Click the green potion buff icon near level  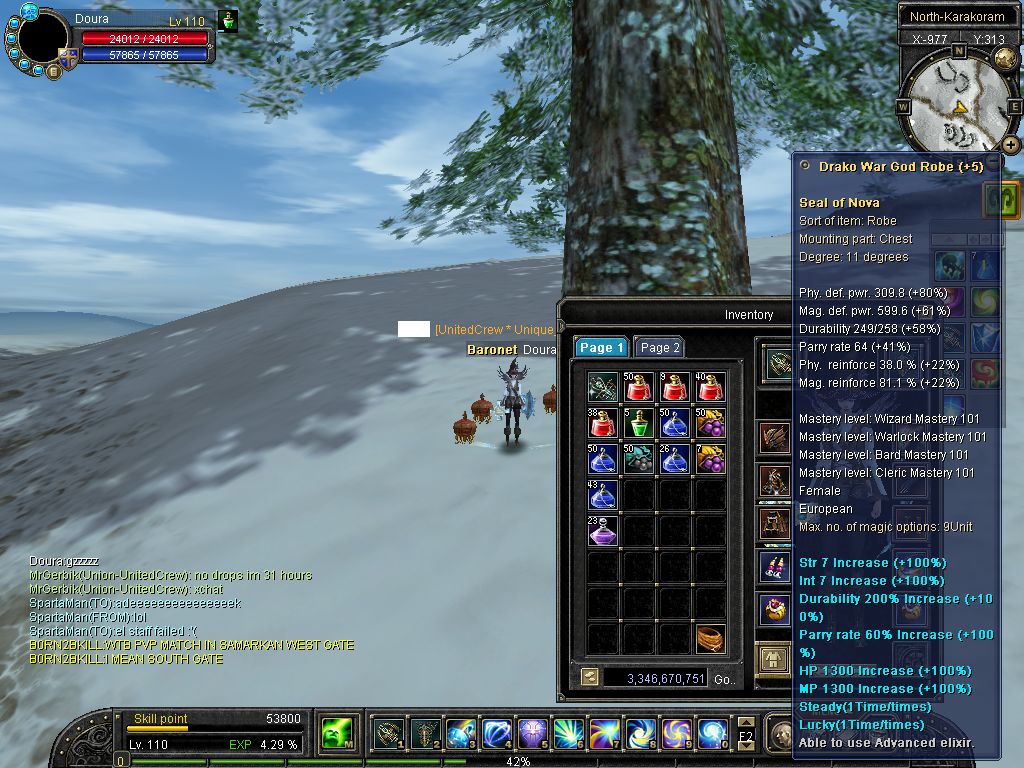(x=228, y=21)
